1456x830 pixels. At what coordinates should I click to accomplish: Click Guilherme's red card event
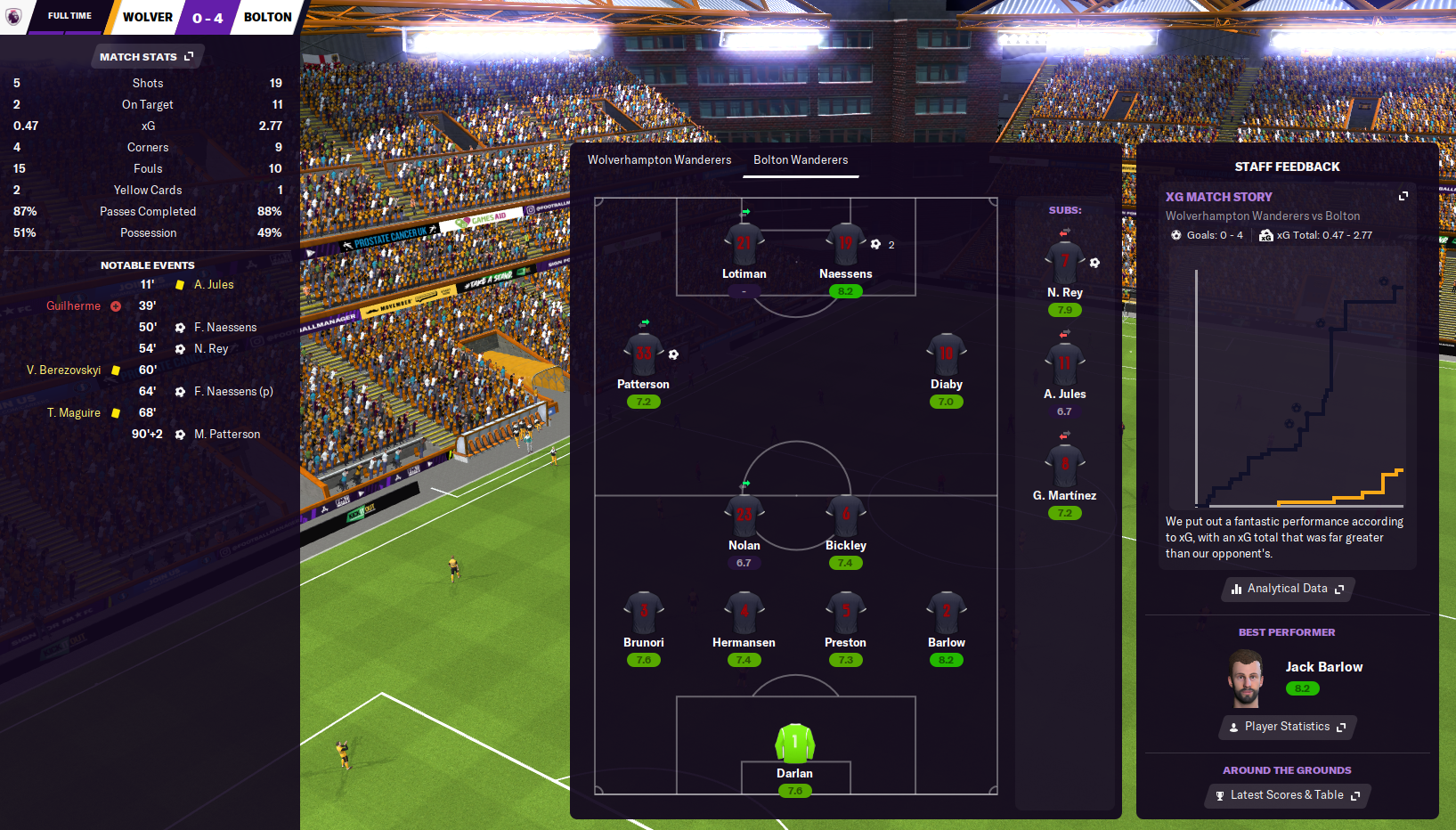[74, 306]
